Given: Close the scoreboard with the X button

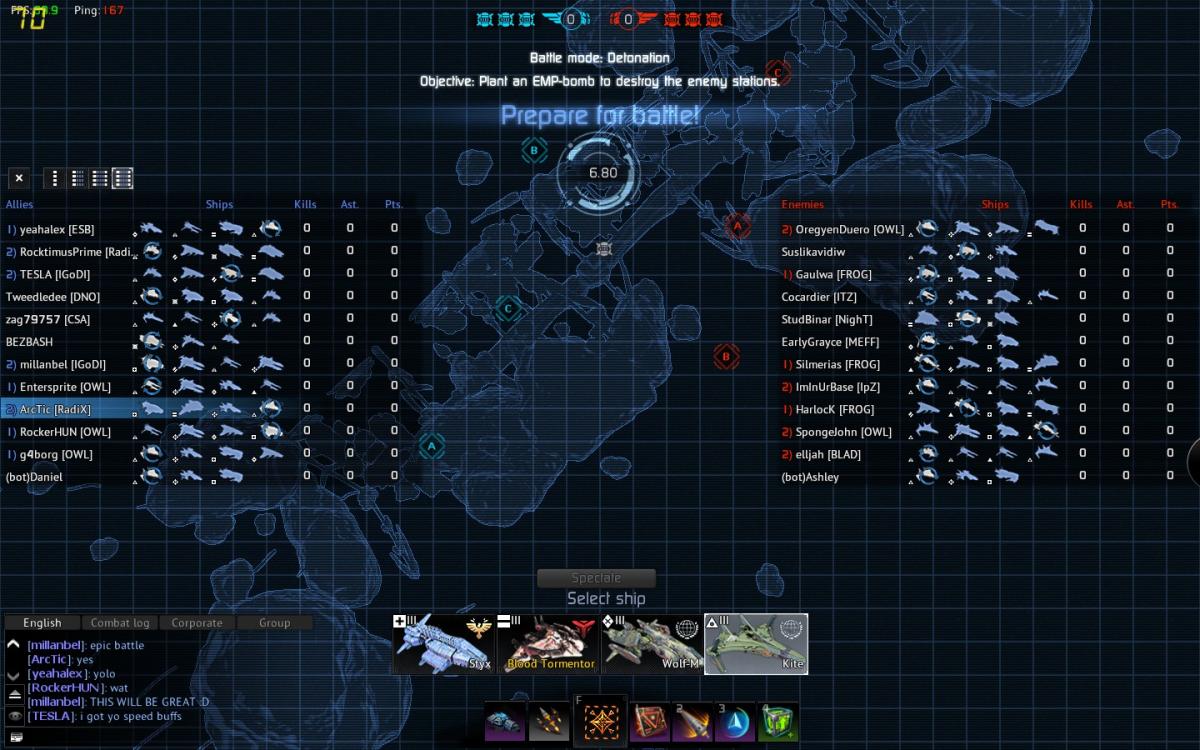Looking at the screenshot, I should [x=18, y=179].
